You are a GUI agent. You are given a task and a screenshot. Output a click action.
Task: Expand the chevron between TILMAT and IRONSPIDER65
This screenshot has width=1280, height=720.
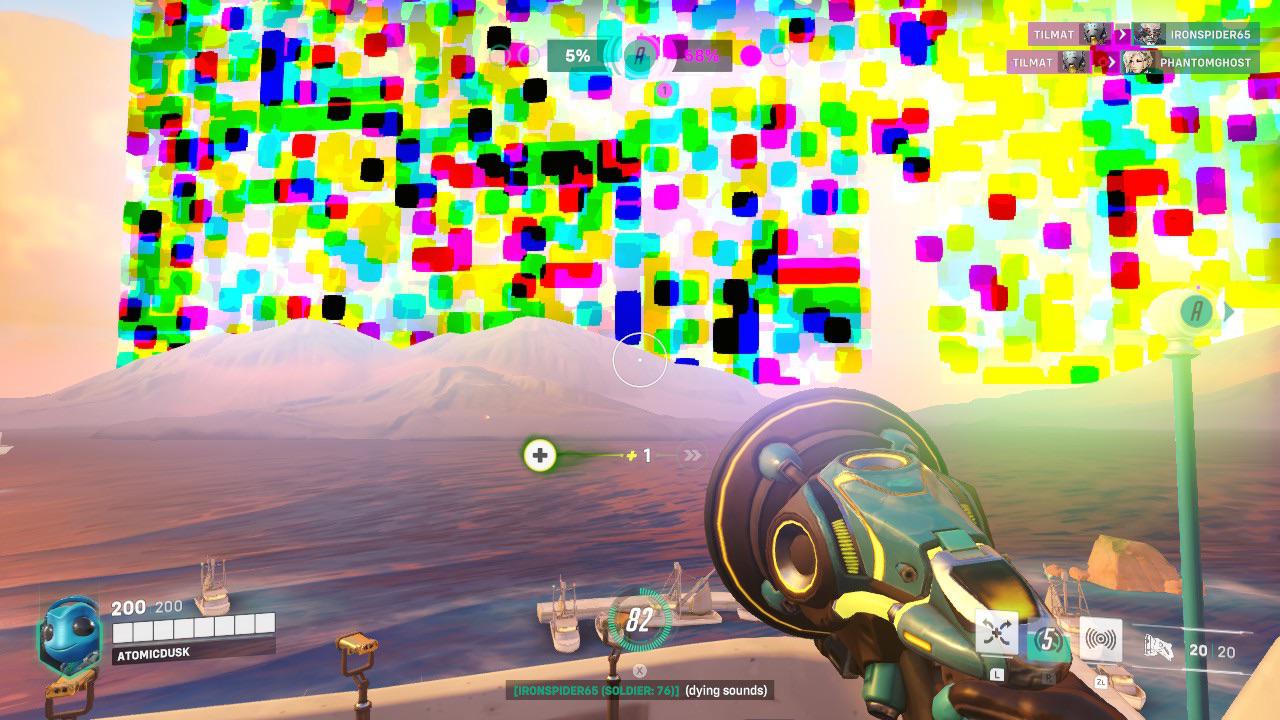coord(1121,35)
